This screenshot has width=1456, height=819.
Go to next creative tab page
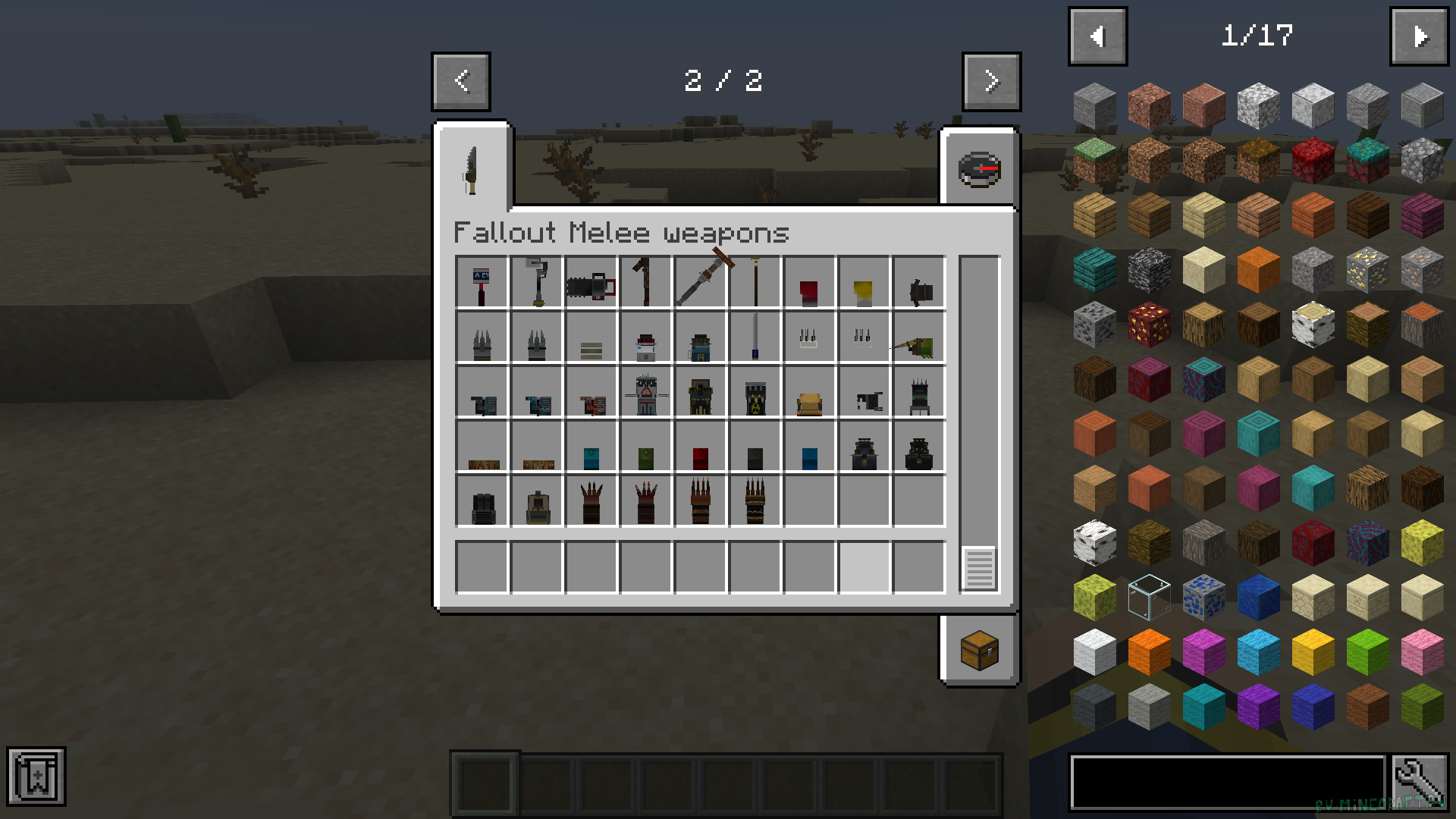point(991,81)
